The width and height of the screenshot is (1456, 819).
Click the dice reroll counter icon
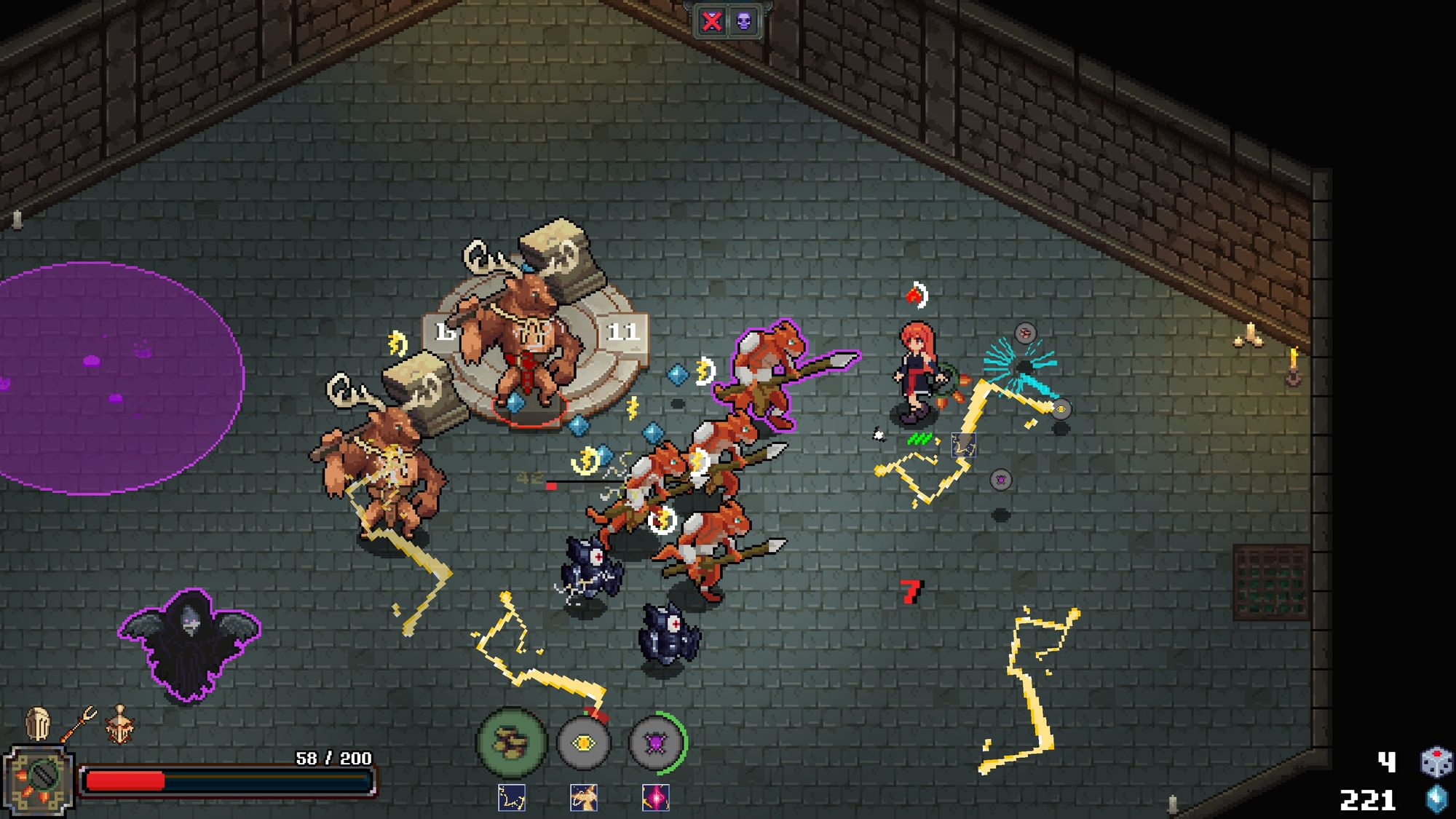[1436, 762]
